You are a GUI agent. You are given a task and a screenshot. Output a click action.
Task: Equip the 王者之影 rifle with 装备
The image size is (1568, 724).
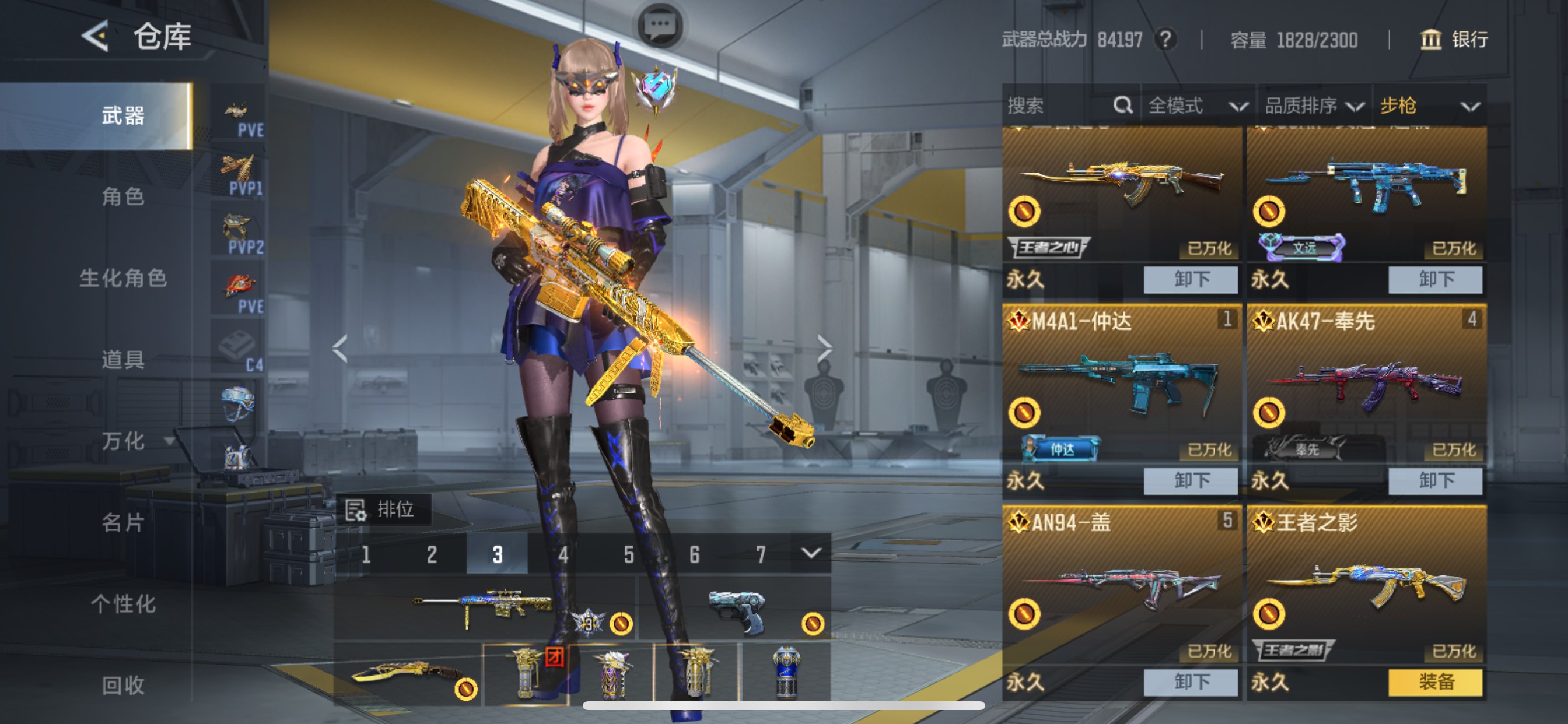point(1434,682)
